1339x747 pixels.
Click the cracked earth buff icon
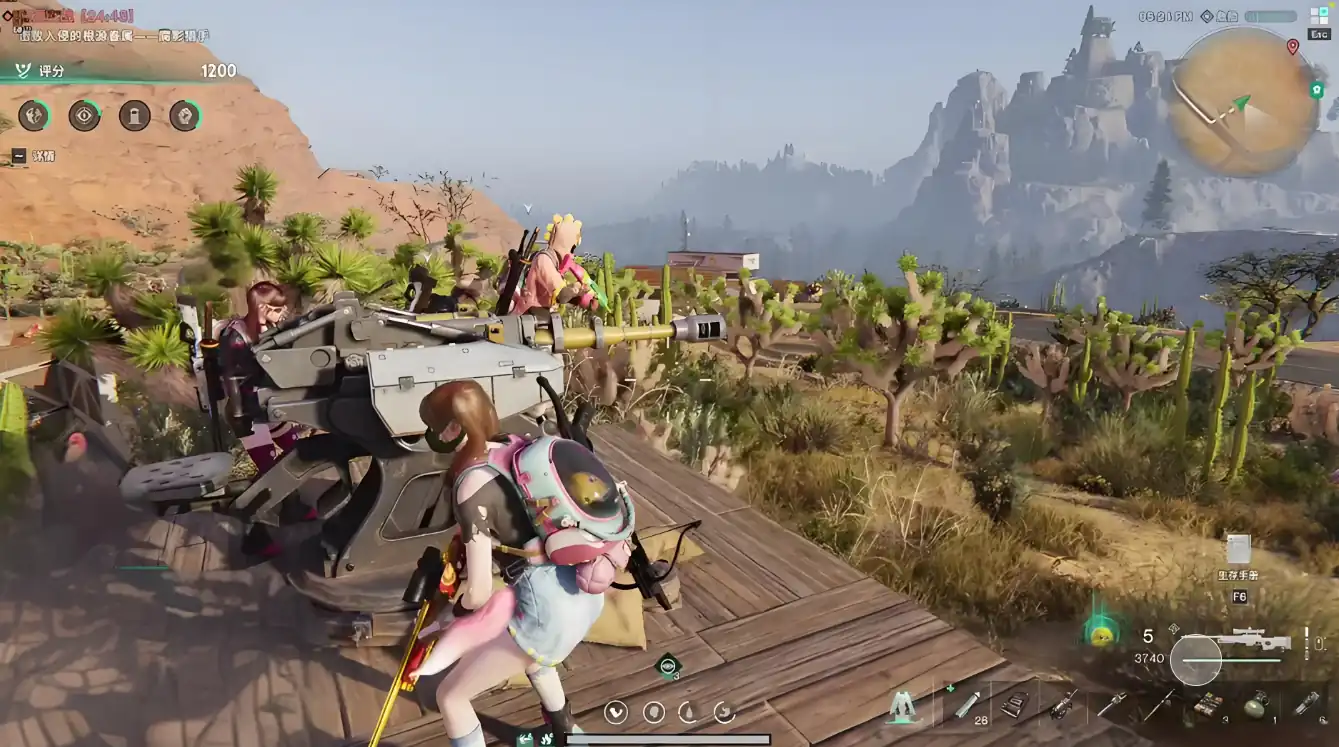pyautogui.click(x=34, y=116)
